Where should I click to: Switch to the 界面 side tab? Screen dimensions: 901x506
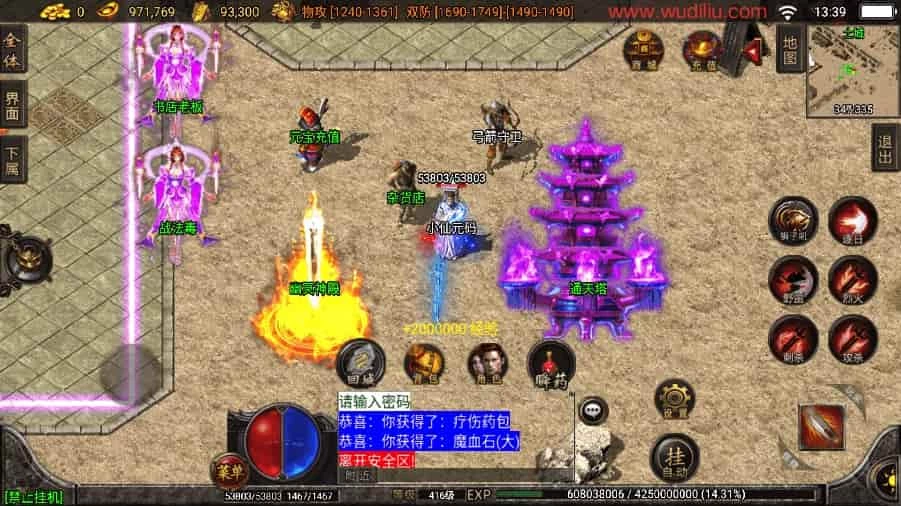coord(13,106)
